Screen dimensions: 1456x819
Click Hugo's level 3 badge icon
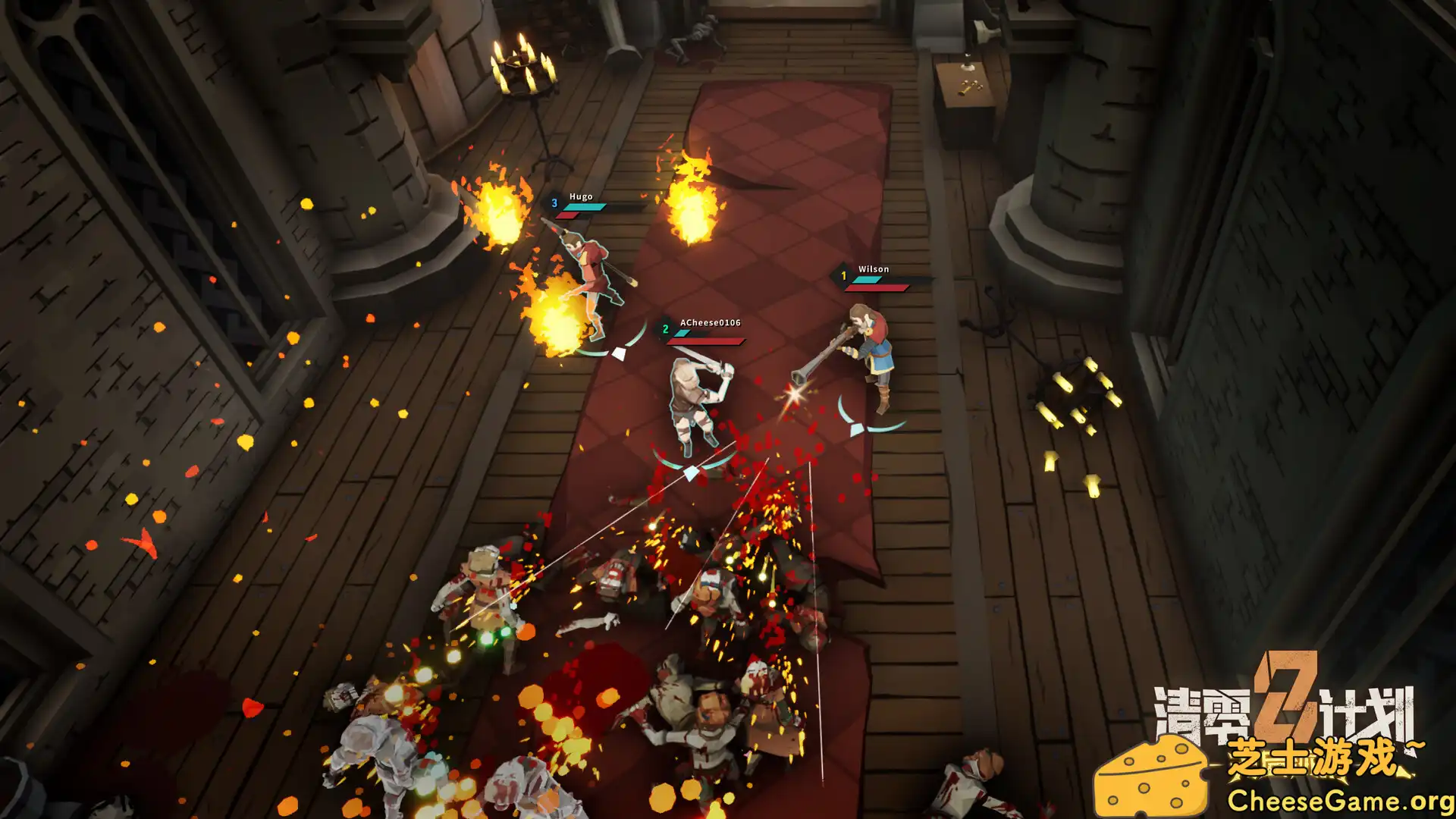556,203
